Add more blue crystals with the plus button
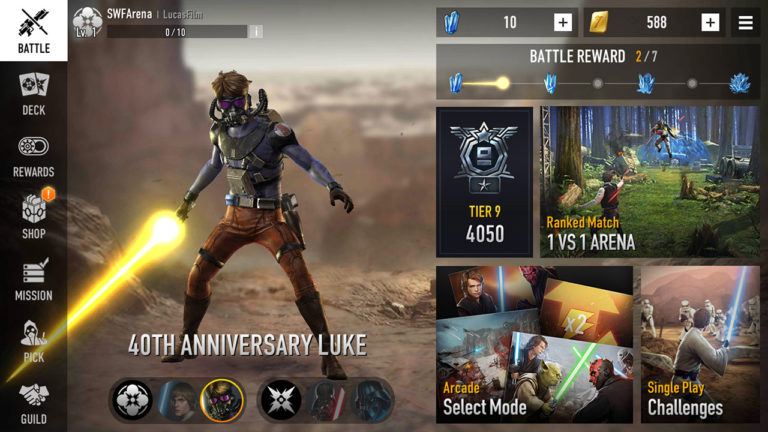This screenshot has width=768, height=432. (563, 22)
